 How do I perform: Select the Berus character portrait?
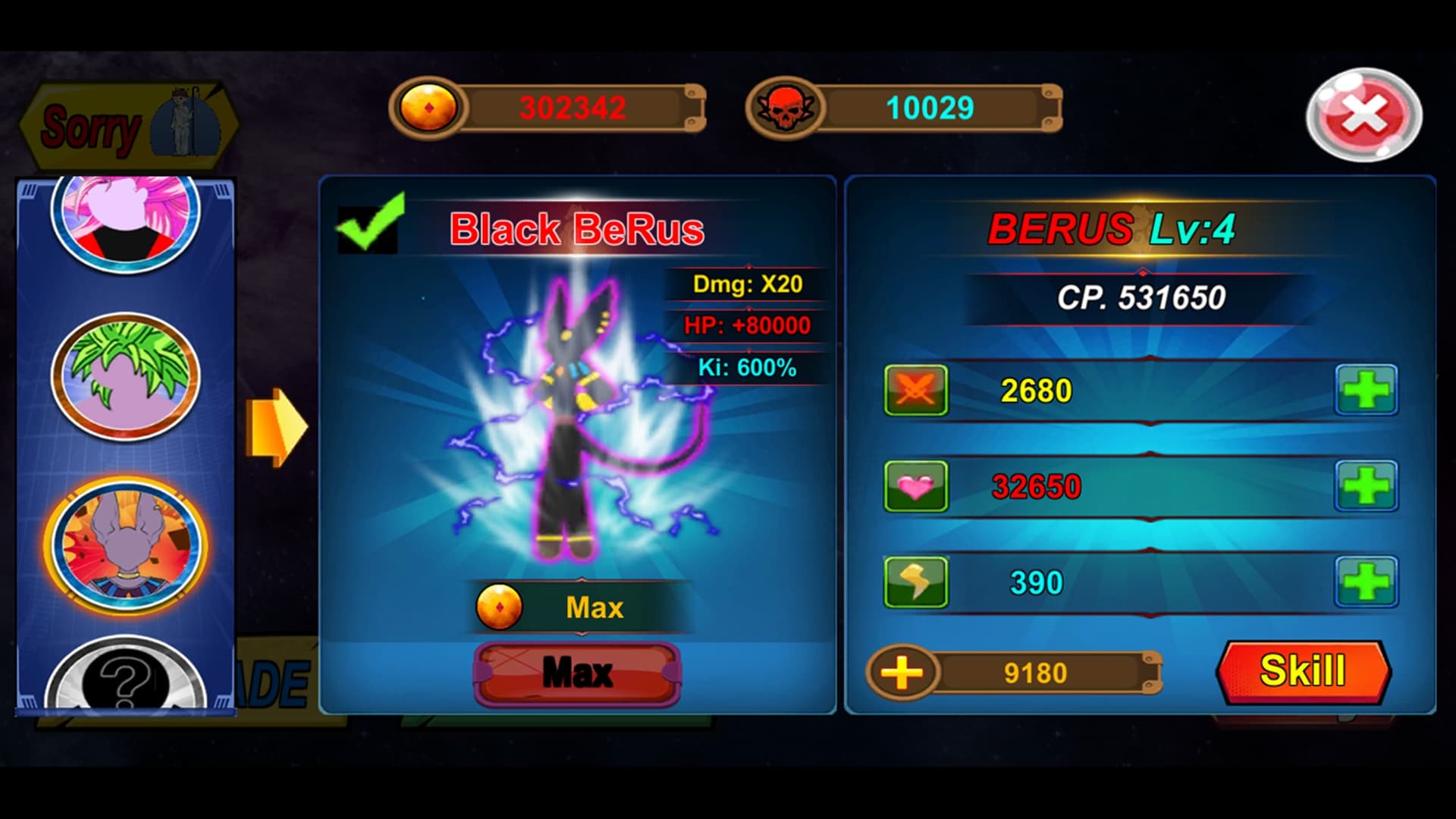[x=126, y=546]
